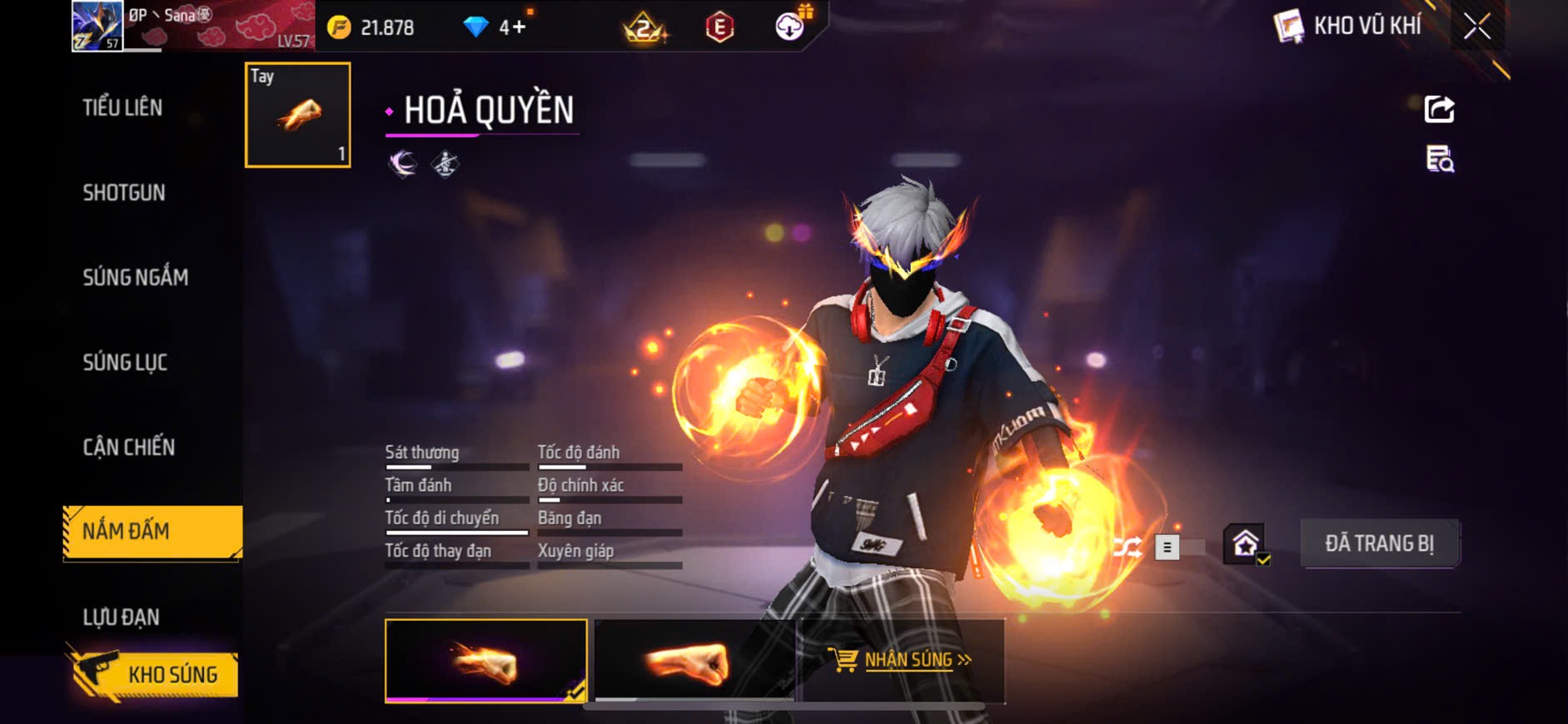The width and height of the screenshot is (1568, 724).
Task: Open the skin details search icon
Action: click(x=1439, y=158)
